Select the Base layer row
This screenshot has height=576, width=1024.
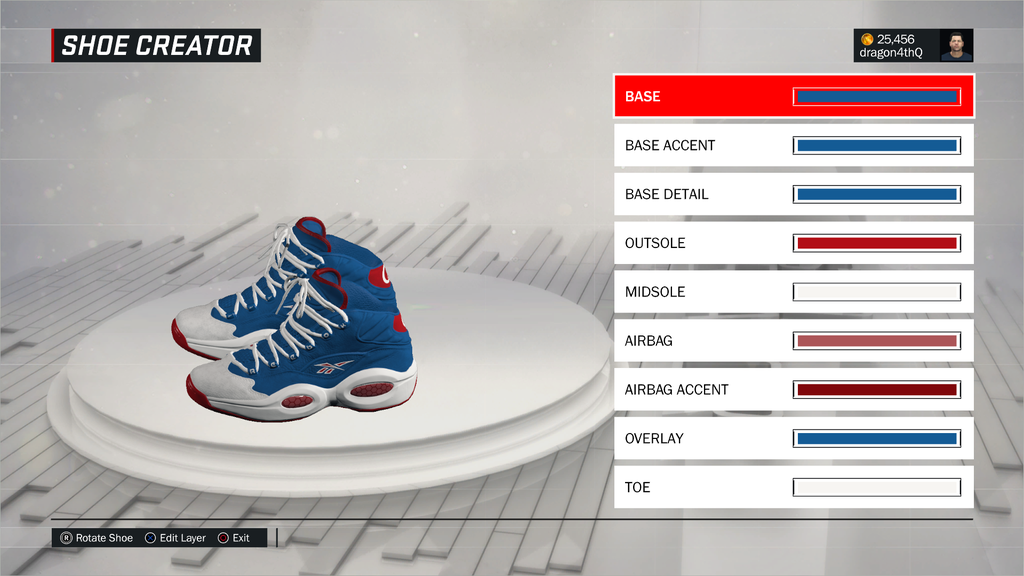click(x=793, y=97)
